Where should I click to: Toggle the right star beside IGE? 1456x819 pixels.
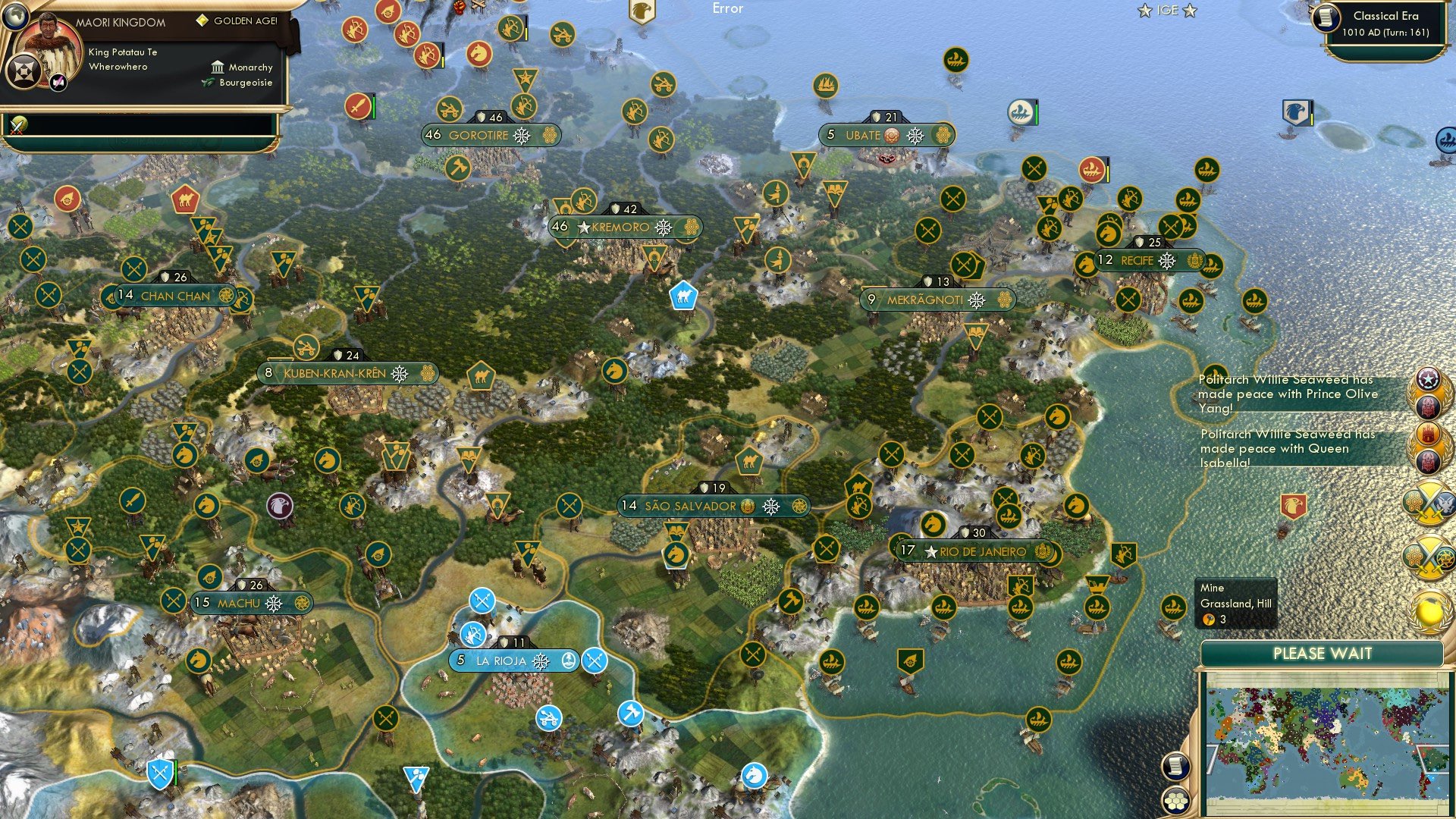click(1189, 11)
